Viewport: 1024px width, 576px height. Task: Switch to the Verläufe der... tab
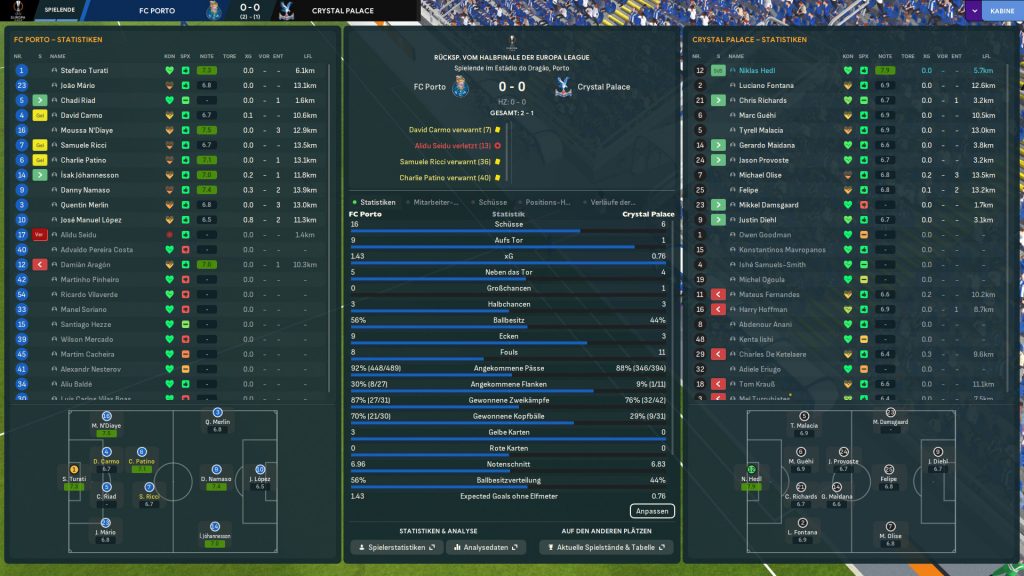(613, 202)
